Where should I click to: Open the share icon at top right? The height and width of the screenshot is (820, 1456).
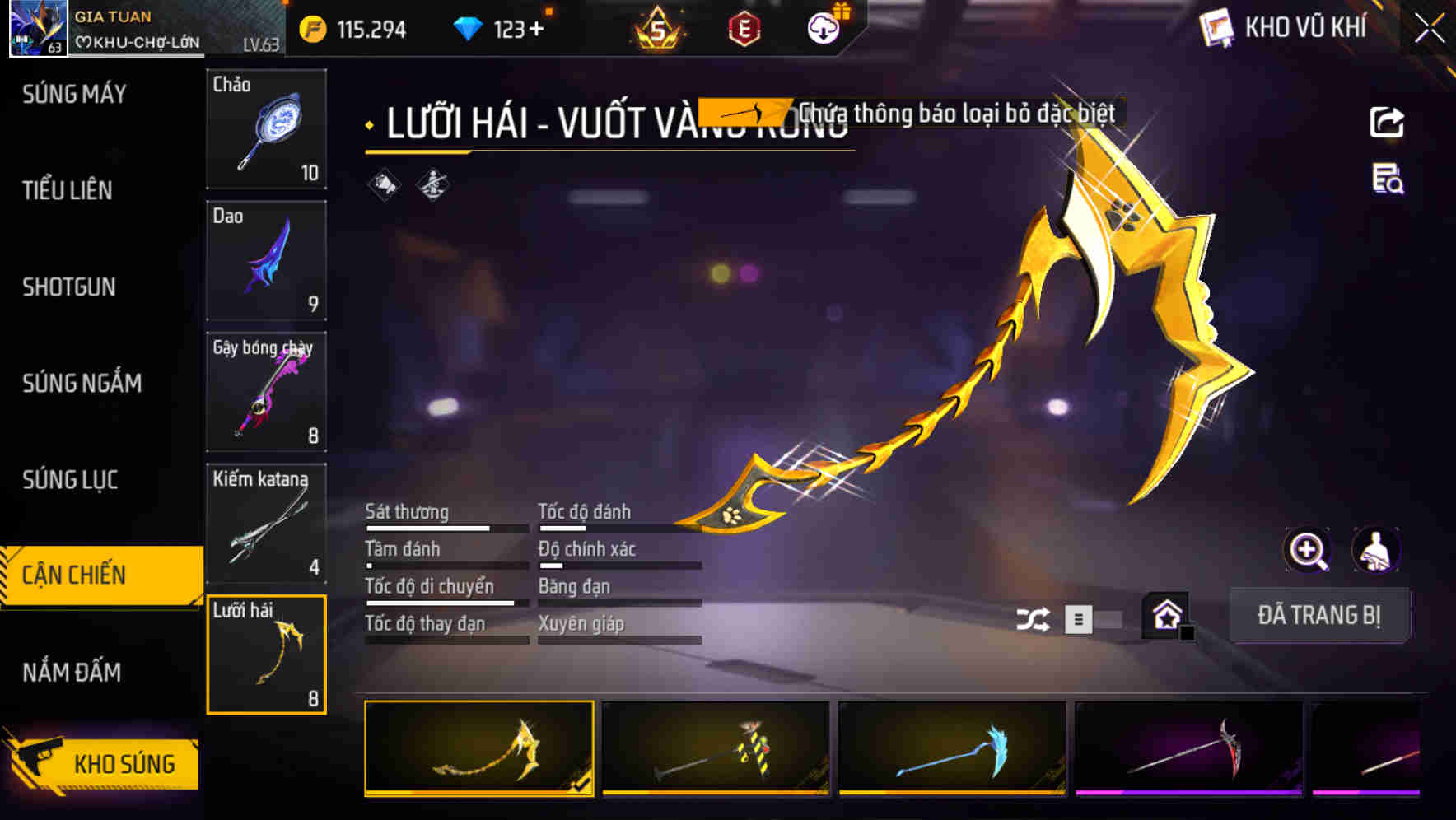(1388, 121)
